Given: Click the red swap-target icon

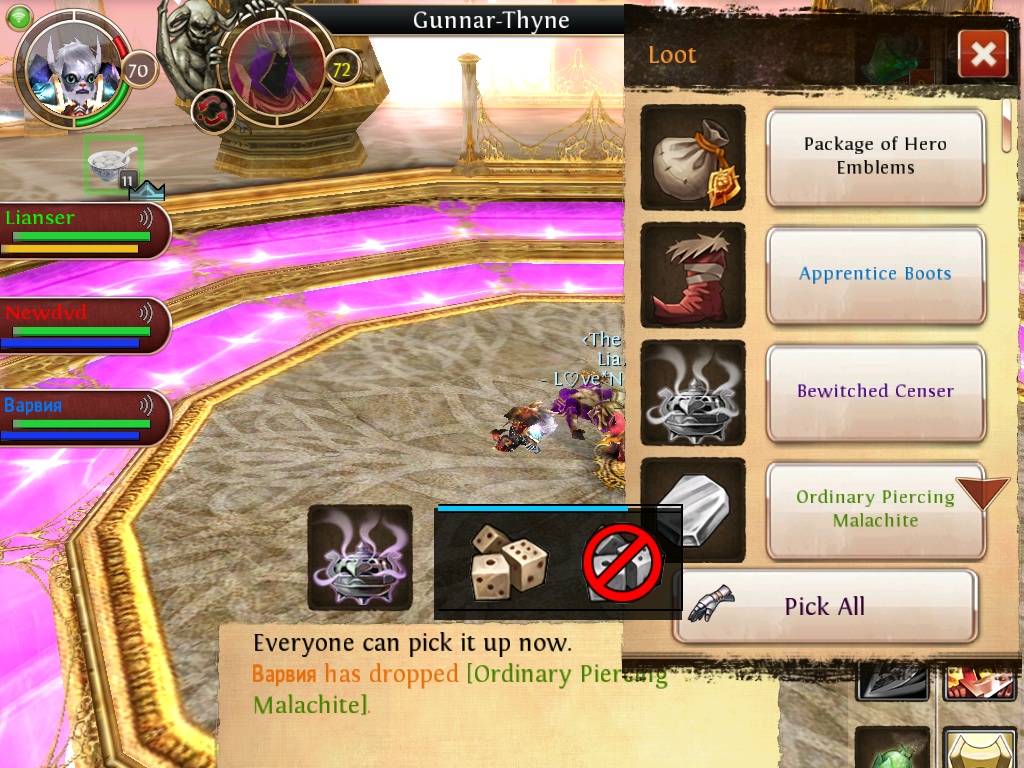Looking at the screenshot, I should pyautogui.click(x=212, y=110).
